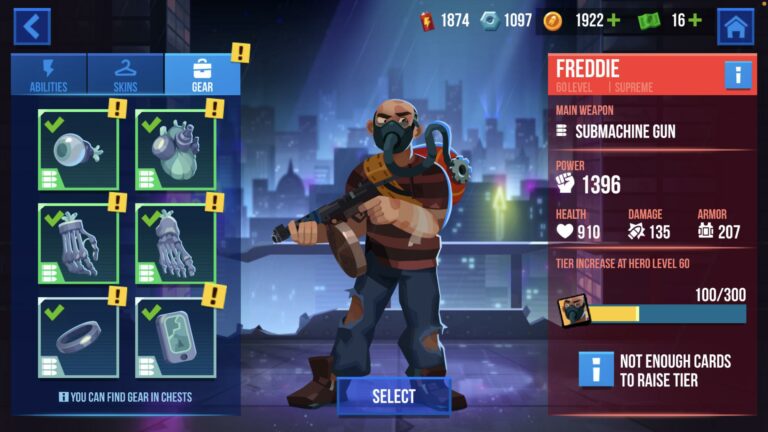Select the eyeball gear item

[x=78, y=150]
